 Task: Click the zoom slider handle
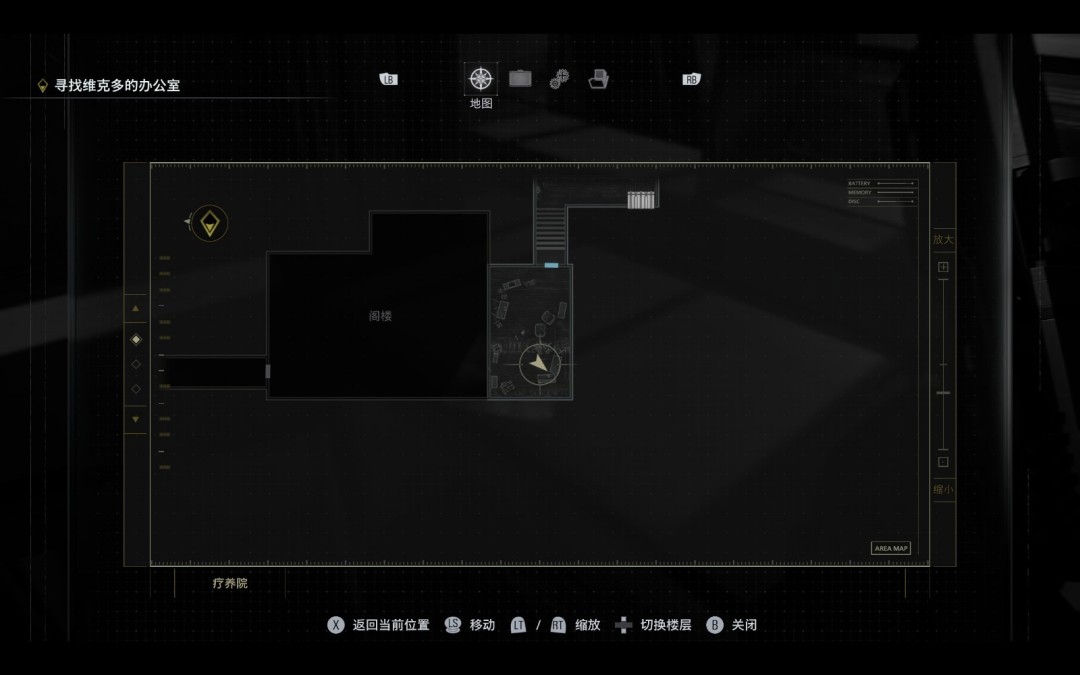(943, 393)
